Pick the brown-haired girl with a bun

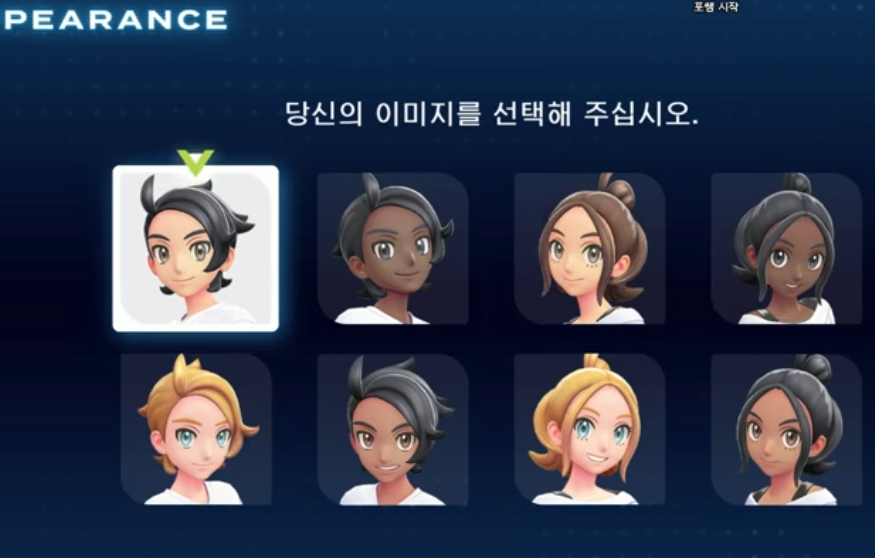(589, 249)
